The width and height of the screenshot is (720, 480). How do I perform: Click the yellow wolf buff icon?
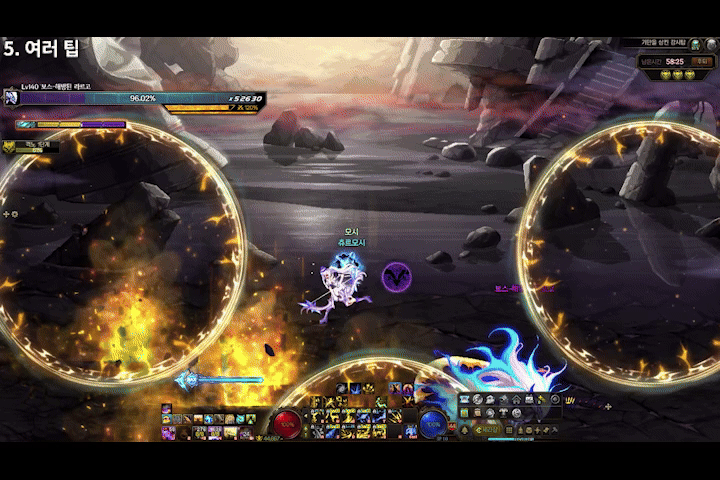9,146
